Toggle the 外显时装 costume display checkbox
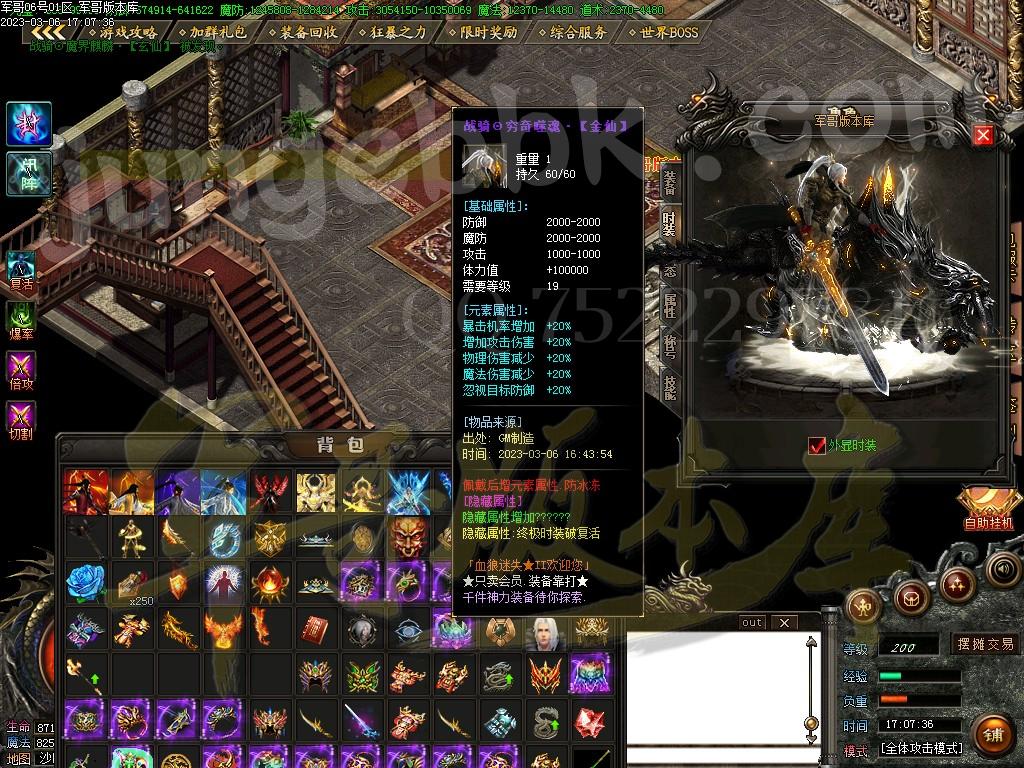 (817, 445)
